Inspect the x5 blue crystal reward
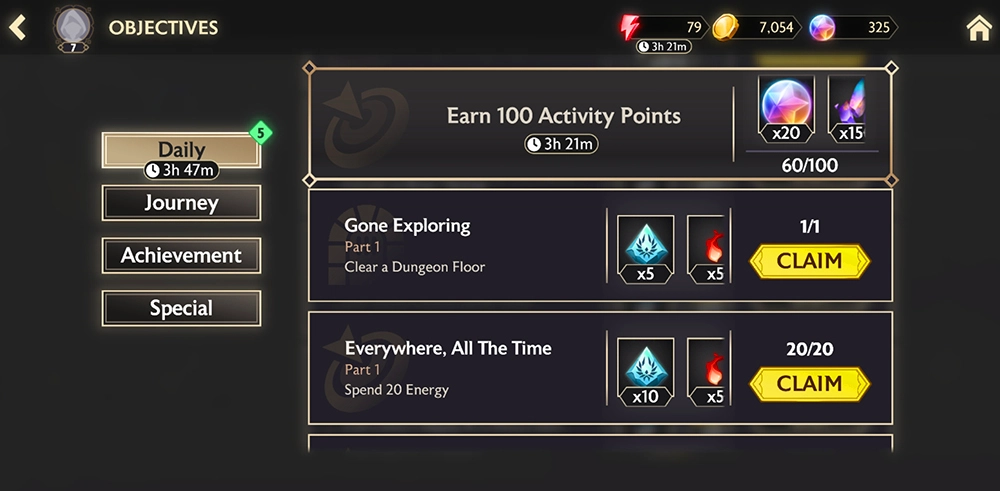Viewport: 1000px width, 491px height. point(645,249)
